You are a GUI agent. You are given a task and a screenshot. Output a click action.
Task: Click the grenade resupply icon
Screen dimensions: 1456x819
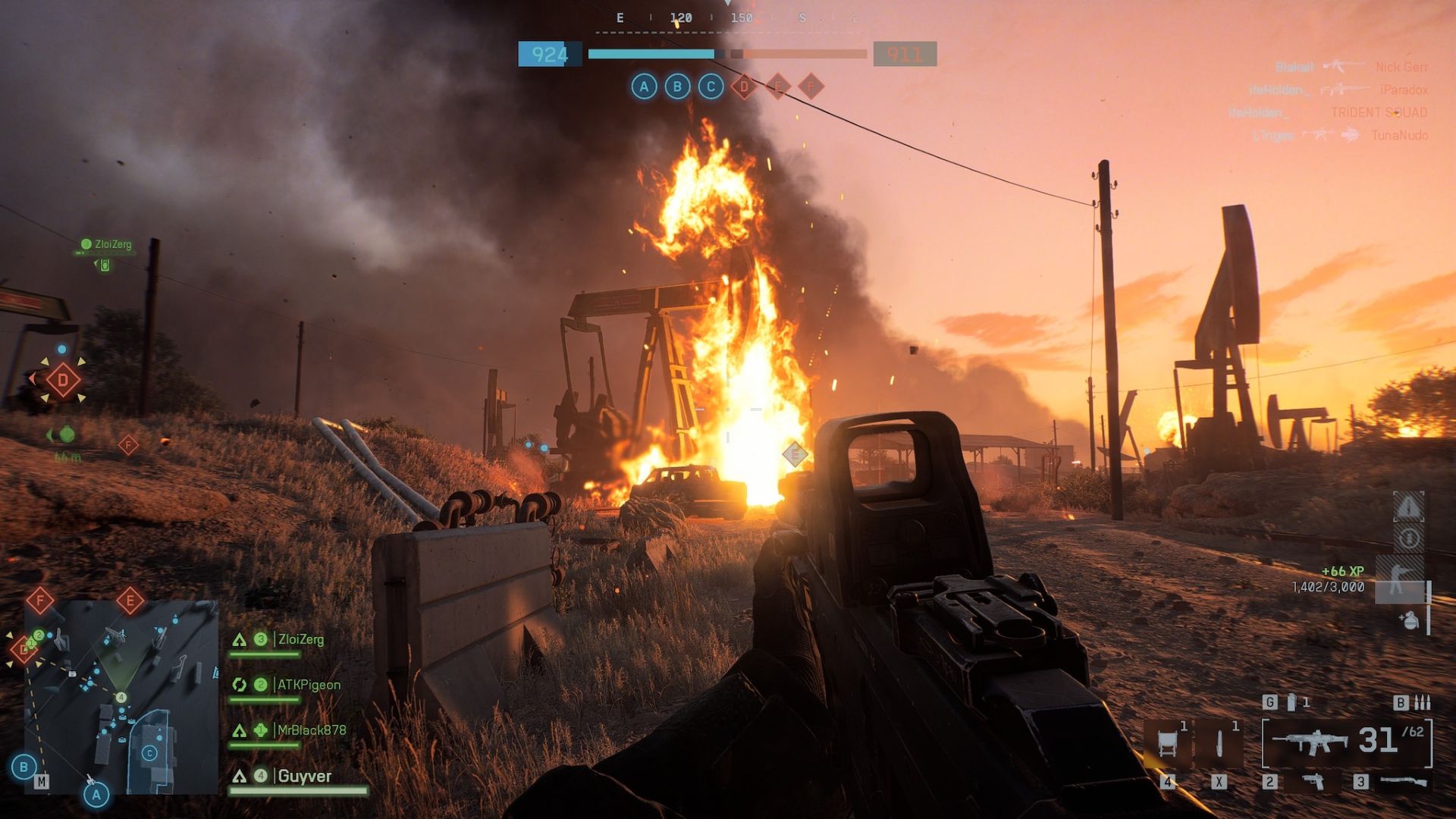pos(1409,620)
